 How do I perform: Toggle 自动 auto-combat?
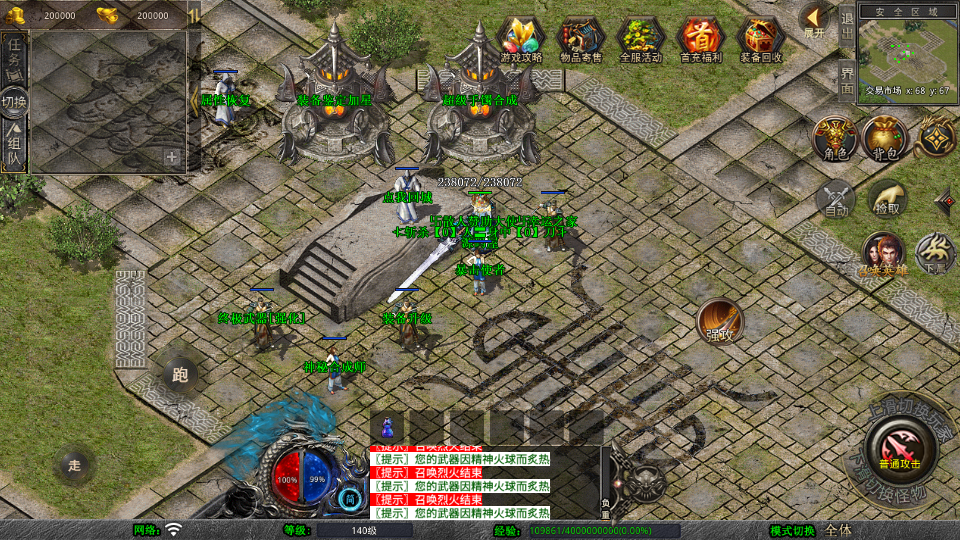tap(836, 198)
